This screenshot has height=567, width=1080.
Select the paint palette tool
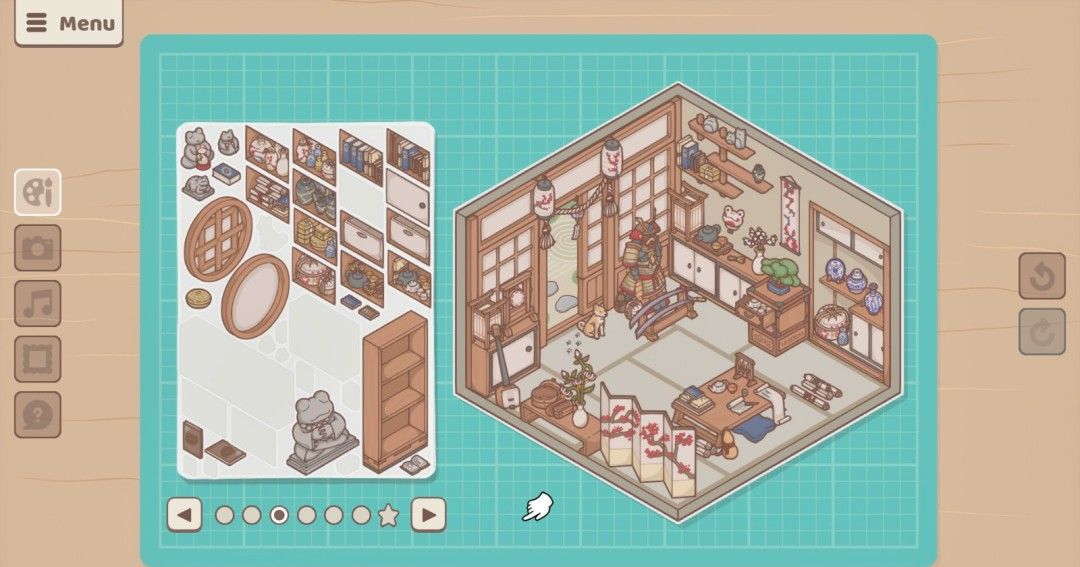(x=38, y=192)
